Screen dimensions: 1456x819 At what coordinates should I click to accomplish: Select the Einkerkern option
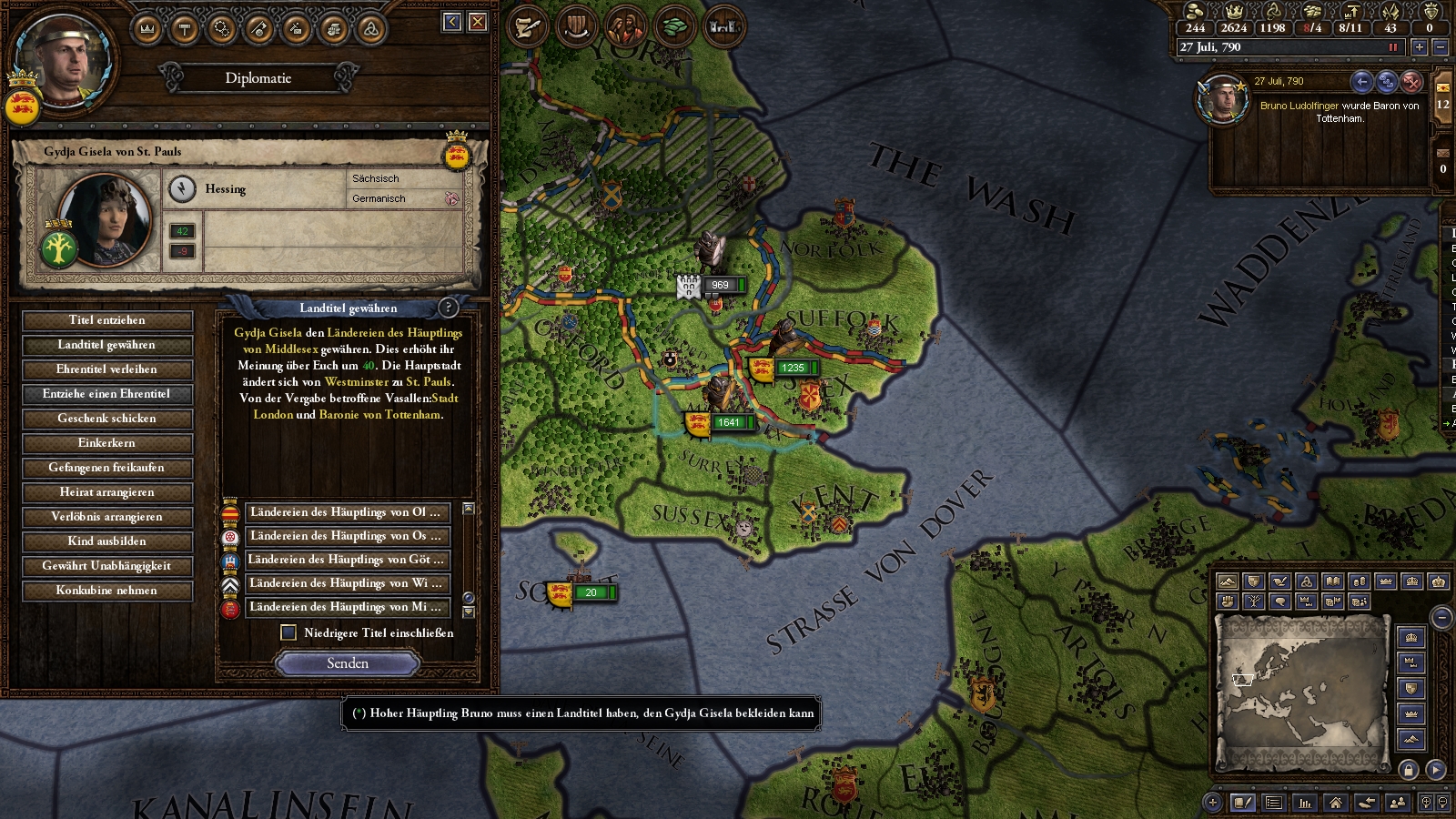[106, 443]
